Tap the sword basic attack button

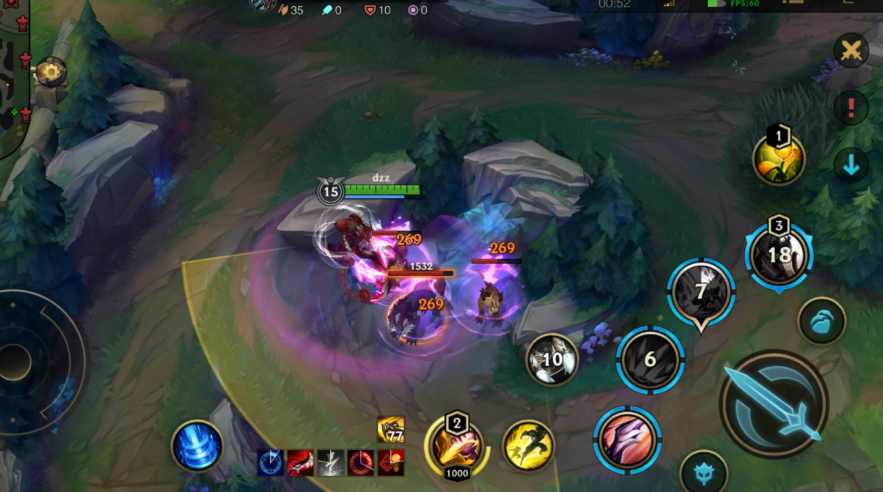click(773, 403)
